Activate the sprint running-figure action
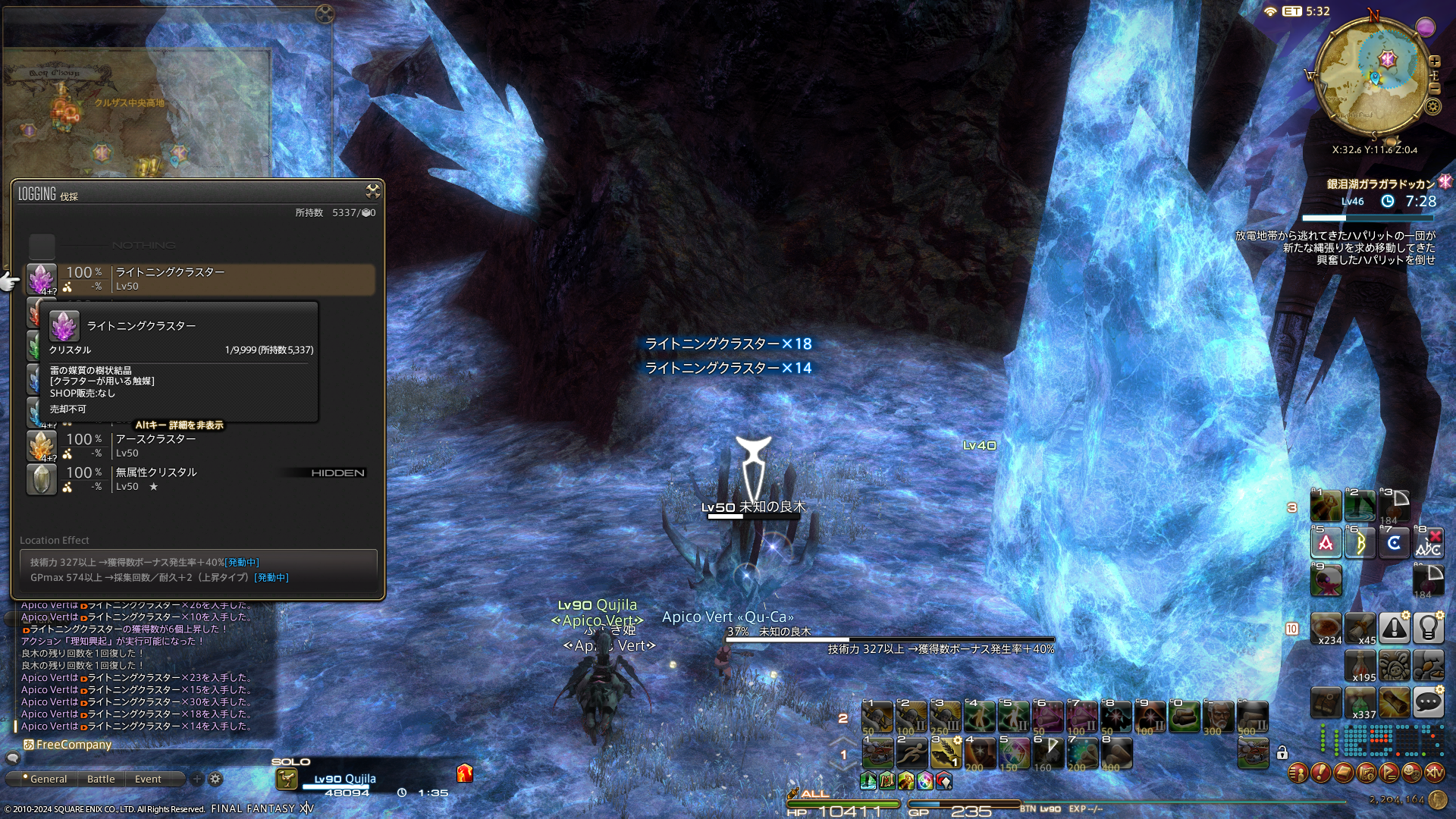 tap(912, 752)
